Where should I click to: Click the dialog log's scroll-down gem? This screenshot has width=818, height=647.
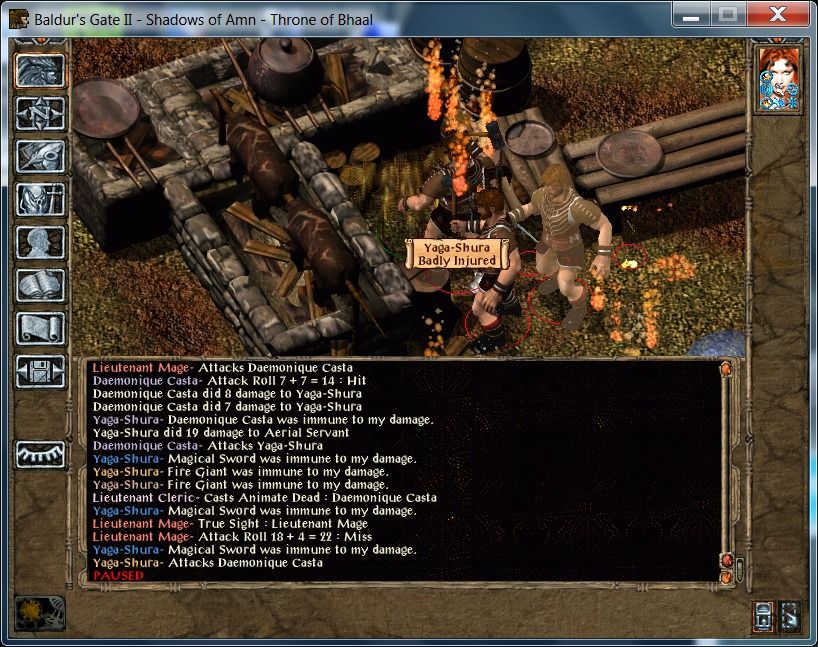(x=725, y=576)
